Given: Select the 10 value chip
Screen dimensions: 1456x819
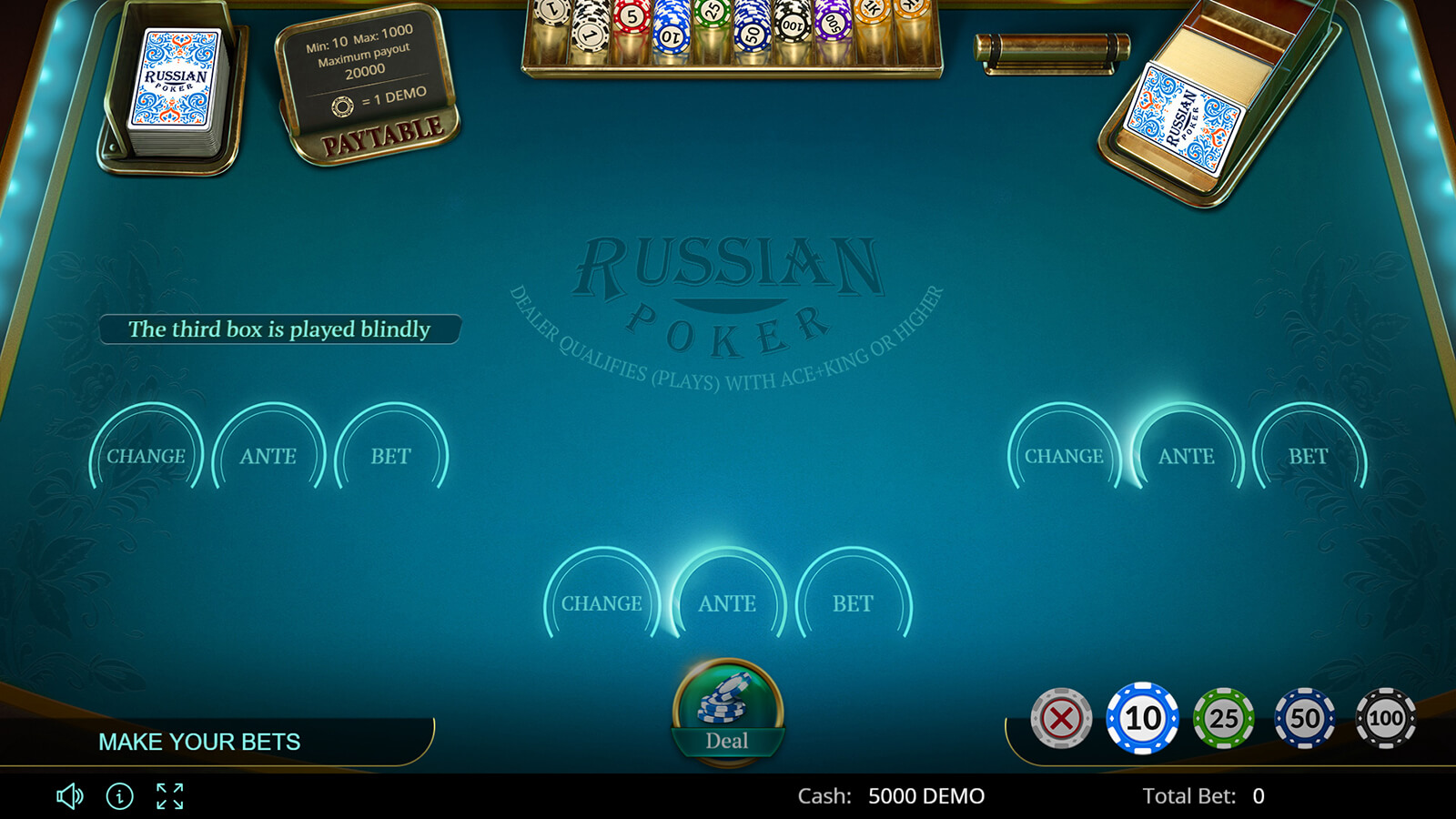Looking at the screenshot, I should coord(1142,718).
